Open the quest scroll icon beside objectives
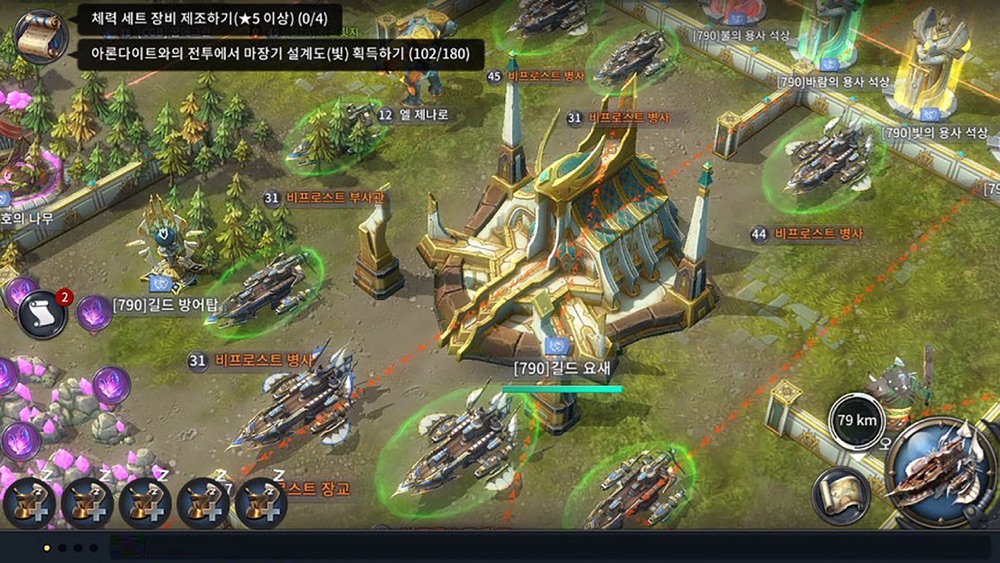The height and width of the screenshot is (563, 1000). [41, 36]
